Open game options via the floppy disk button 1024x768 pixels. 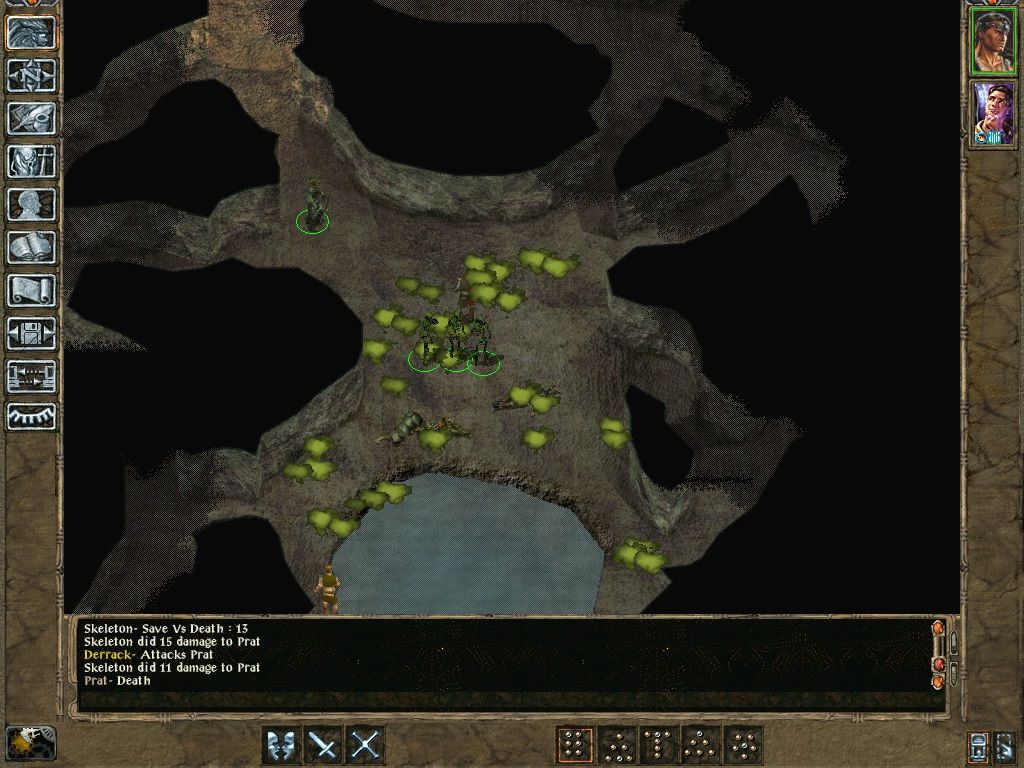pos(32,333)
